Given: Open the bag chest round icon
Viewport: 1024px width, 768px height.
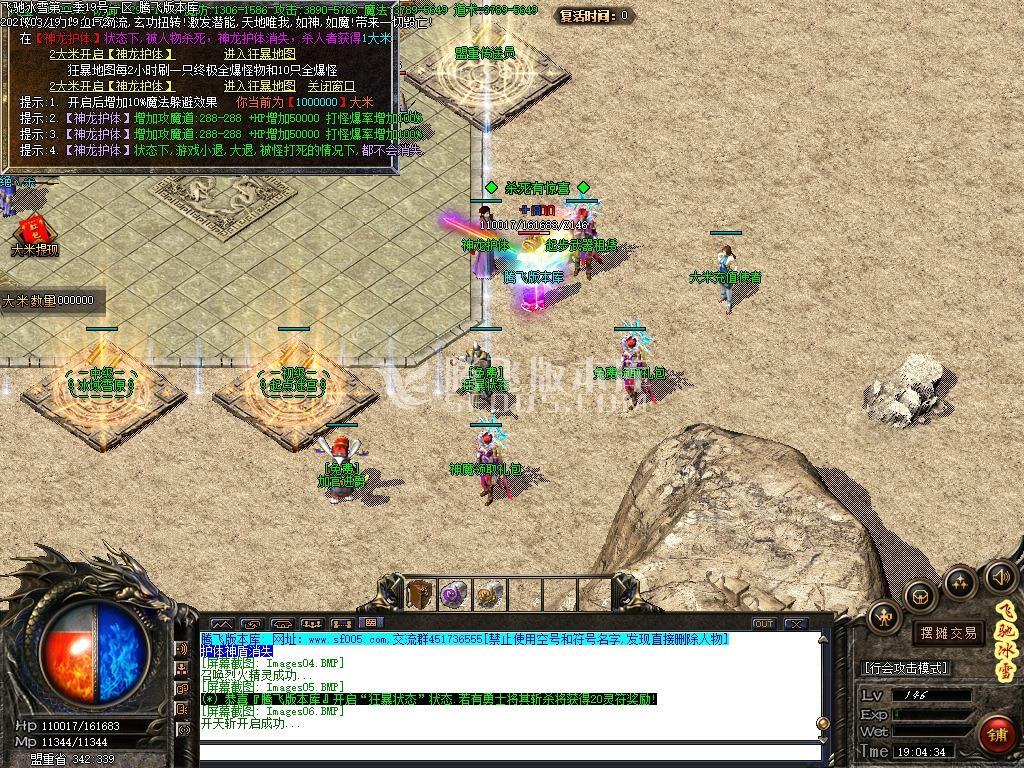Looking at the screenshot, I should pyautogui.click(x=921, y=597).
